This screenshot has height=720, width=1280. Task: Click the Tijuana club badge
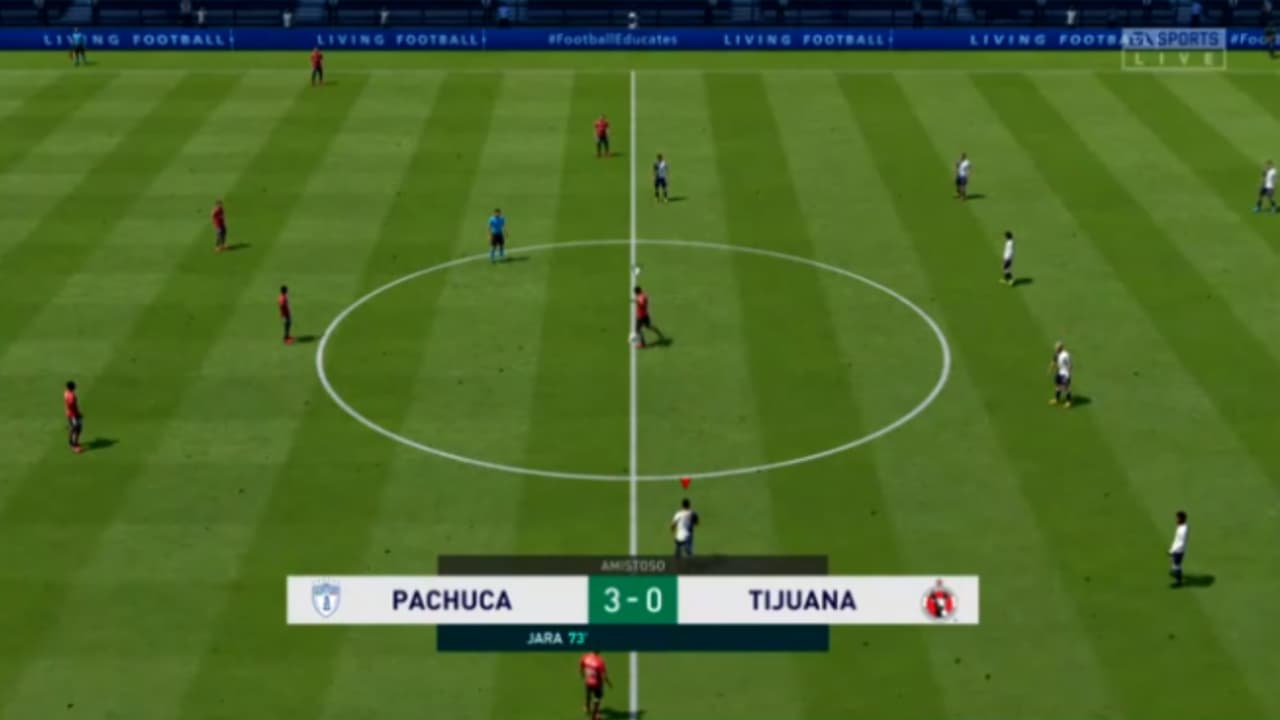[x=941, y=601]
